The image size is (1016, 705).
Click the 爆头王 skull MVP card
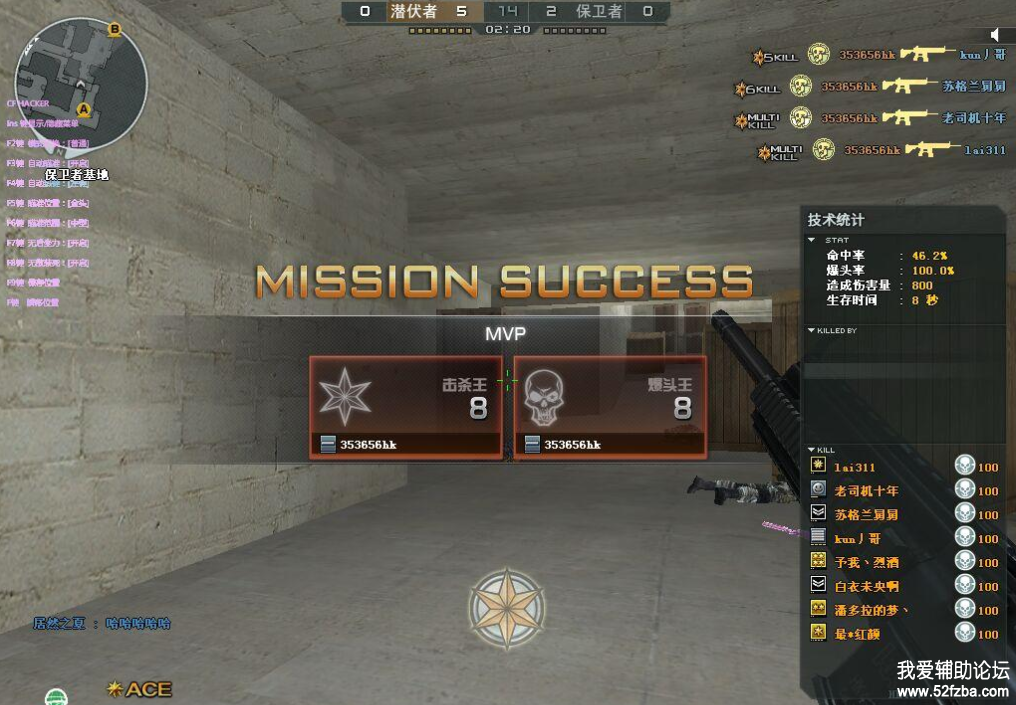click(x=610, y=406)
